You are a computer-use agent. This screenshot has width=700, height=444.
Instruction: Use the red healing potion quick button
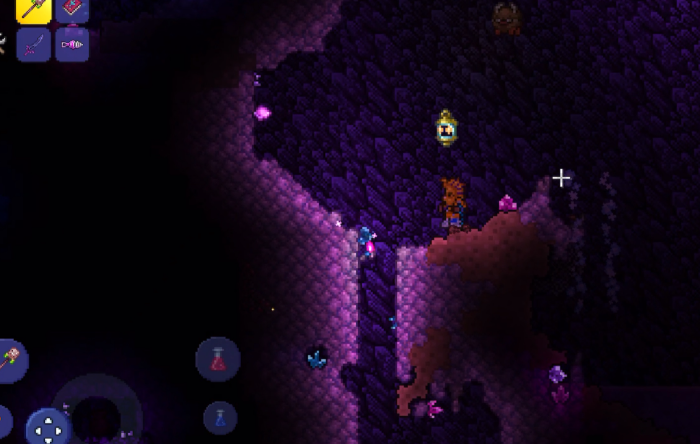(218, 360)
